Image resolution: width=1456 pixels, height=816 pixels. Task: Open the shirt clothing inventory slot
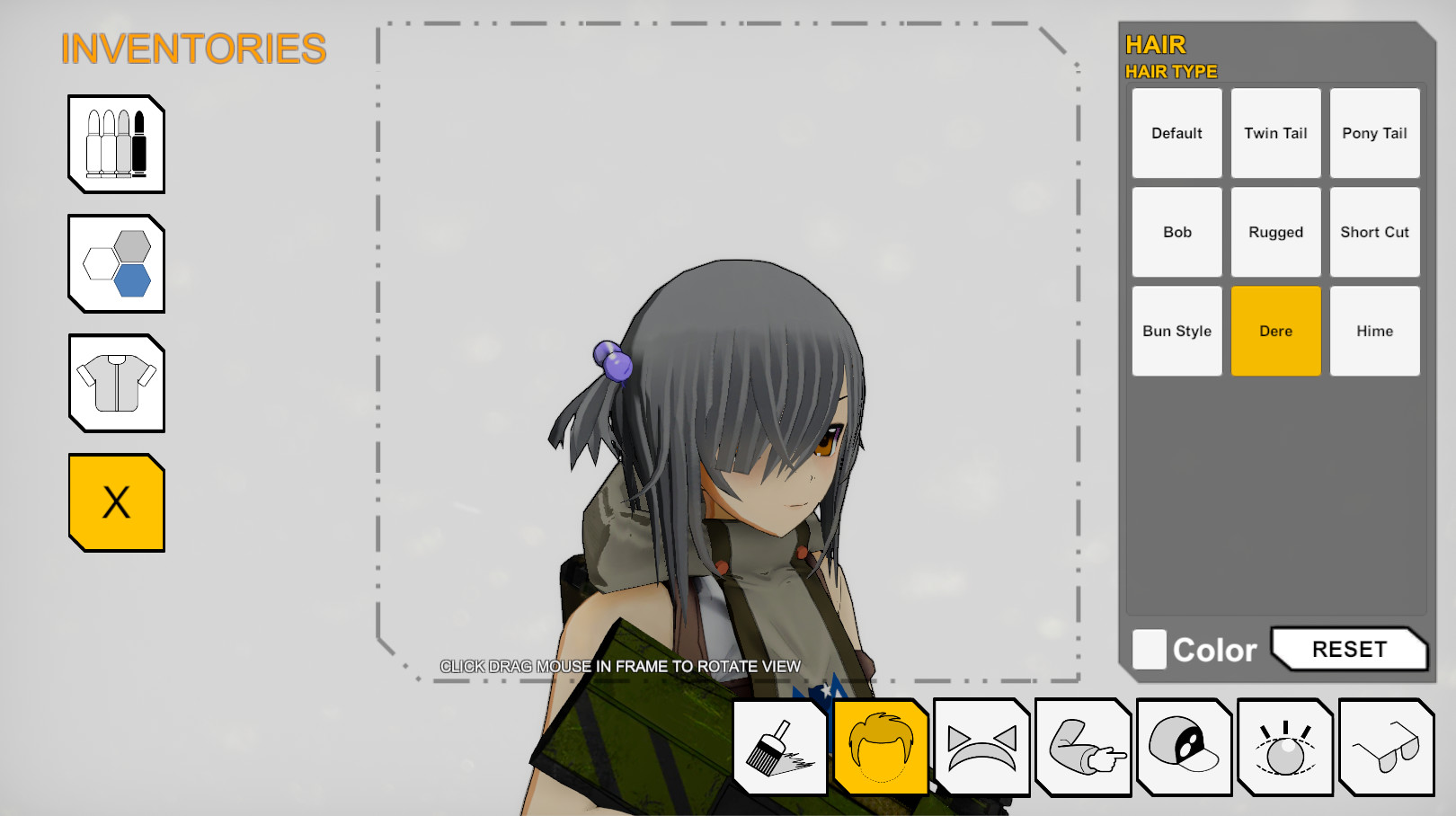coord(115,383)
